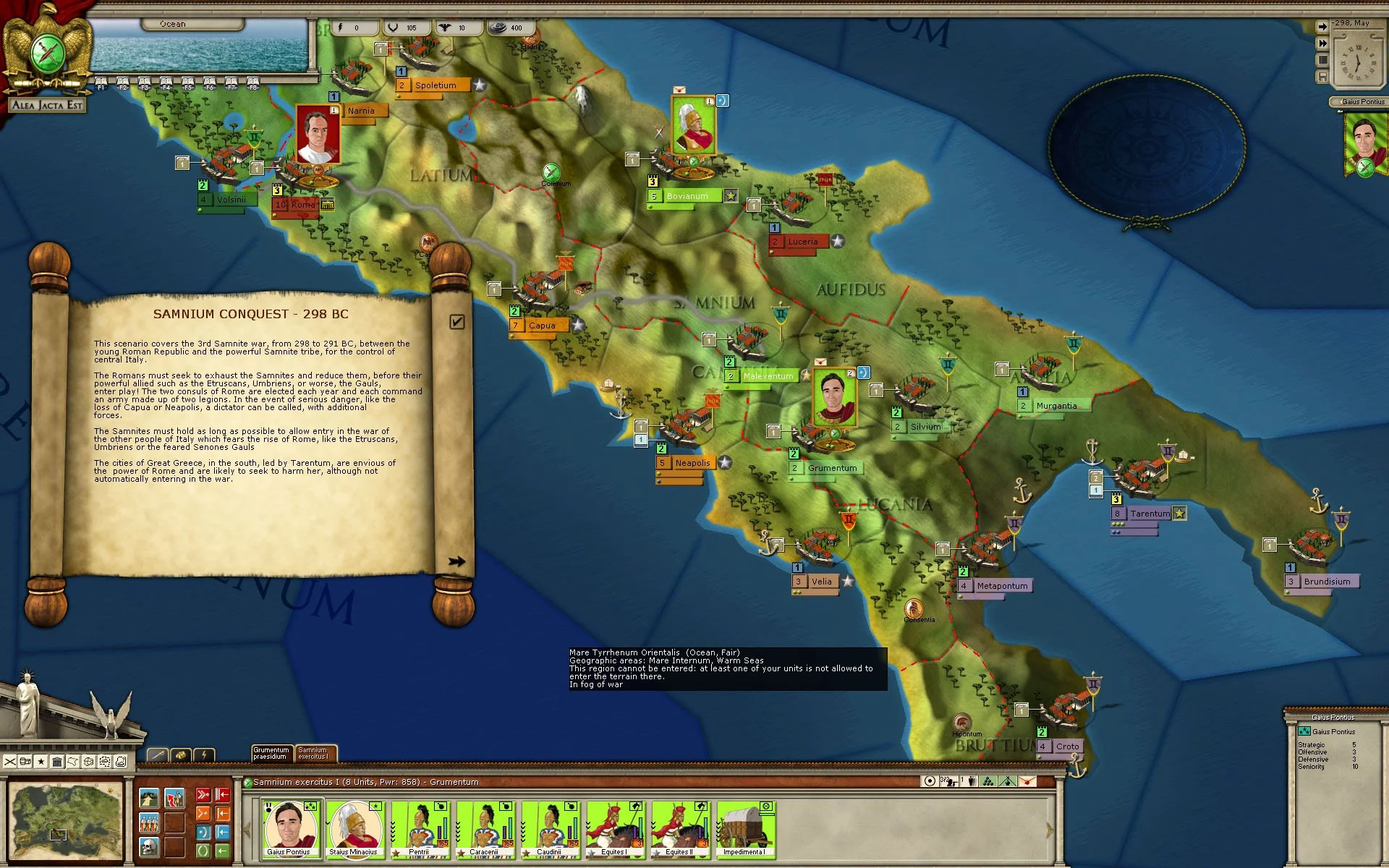Open the ledger icon below the turn arrows
Screen dimensions: 1389x868
[1323, 59]
